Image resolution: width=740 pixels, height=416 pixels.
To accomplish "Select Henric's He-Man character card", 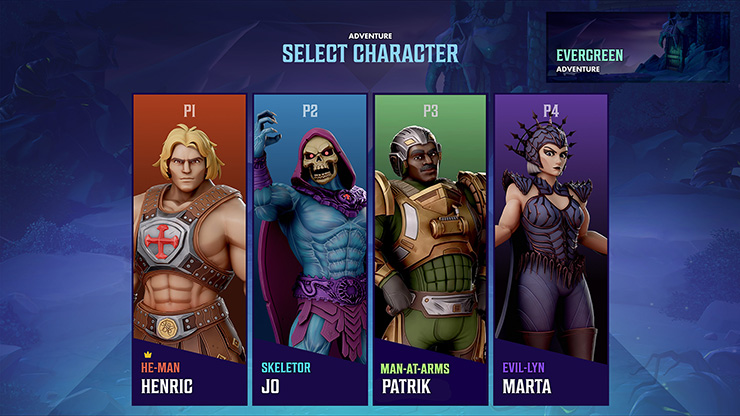I will [189, 249].
